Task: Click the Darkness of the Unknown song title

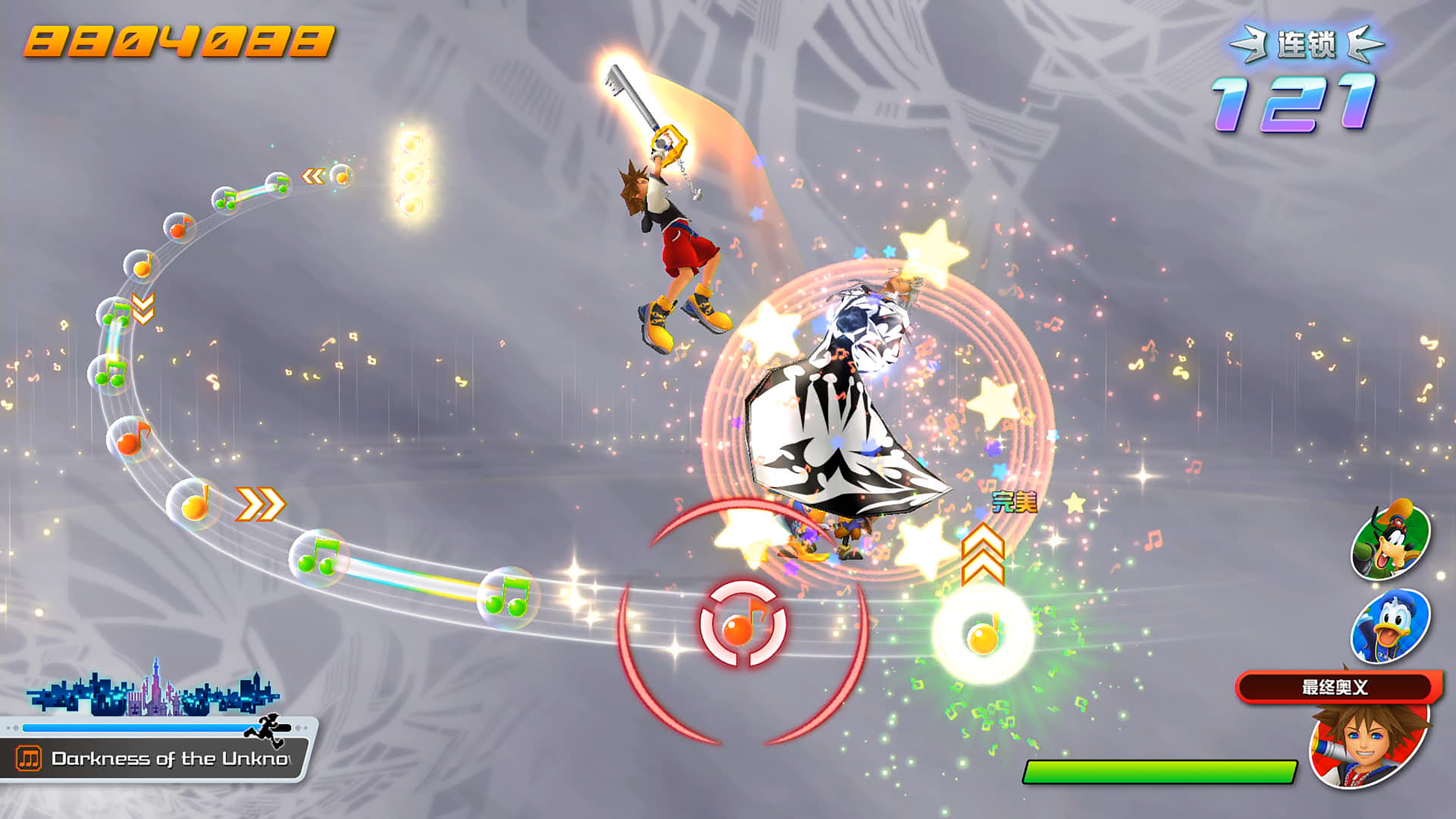Action: point(169,758)
